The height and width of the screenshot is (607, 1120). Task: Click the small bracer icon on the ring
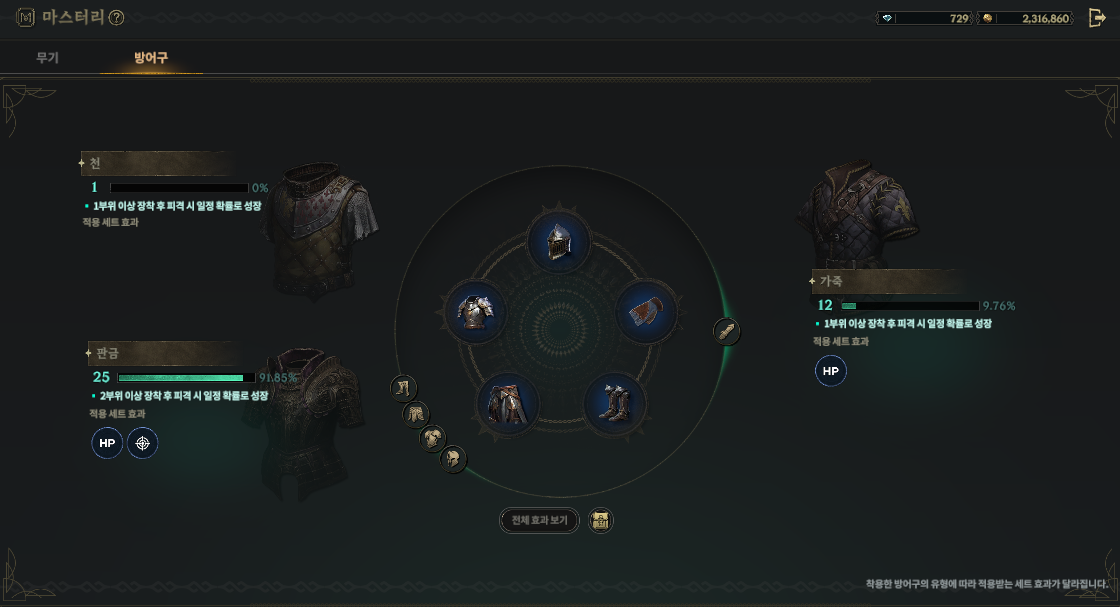[727, 331]
